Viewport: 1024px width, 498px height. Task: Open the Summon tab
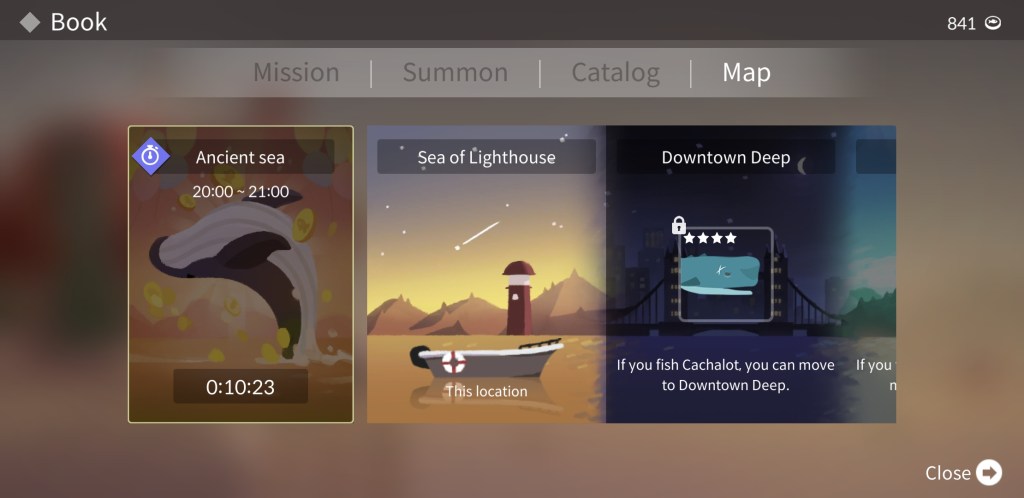(x=455, y=73)
